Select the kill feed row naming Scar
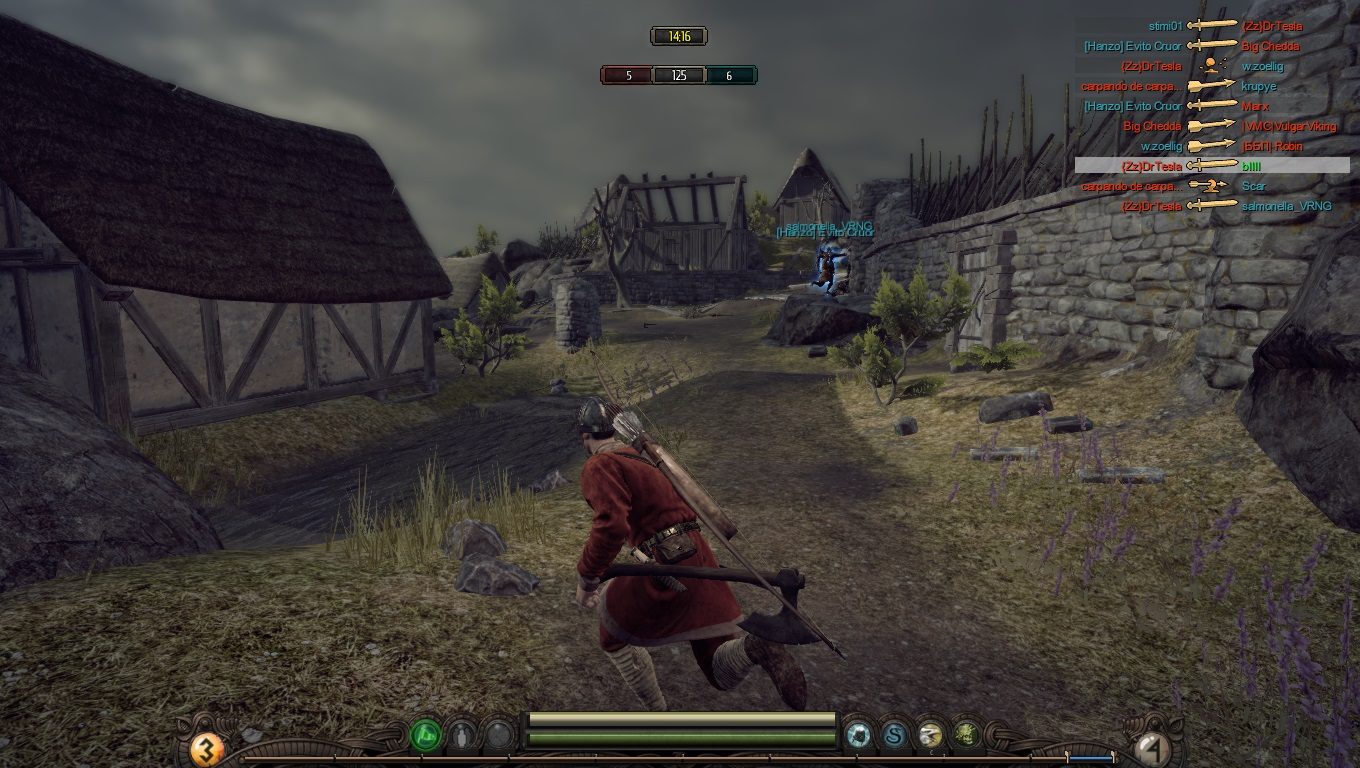The image size is (1360, 768). 1211,186
